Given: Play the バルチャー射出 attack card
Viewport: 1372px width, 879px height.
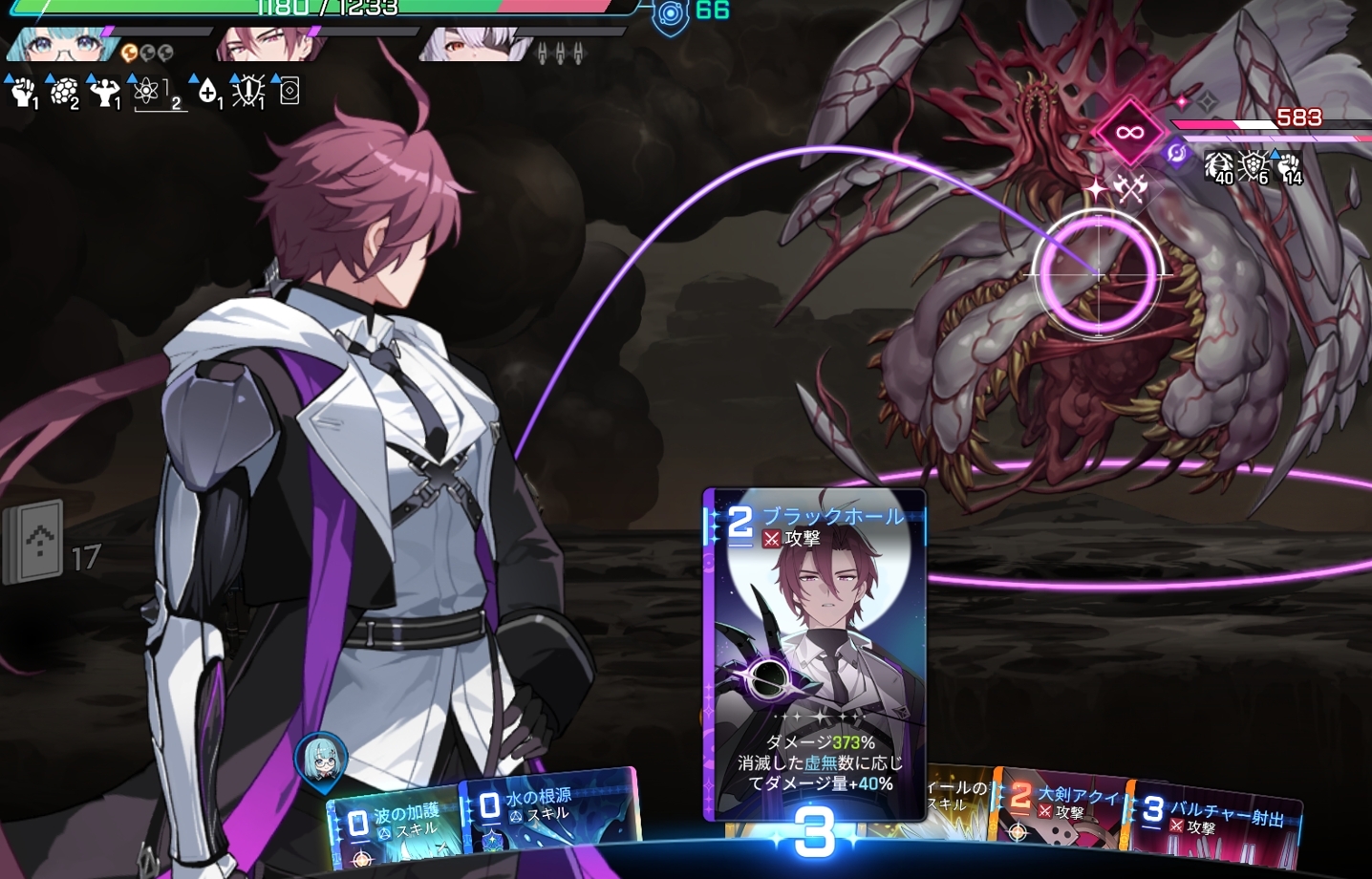Looking at the screenshot, I should (x=1215, y=824).
